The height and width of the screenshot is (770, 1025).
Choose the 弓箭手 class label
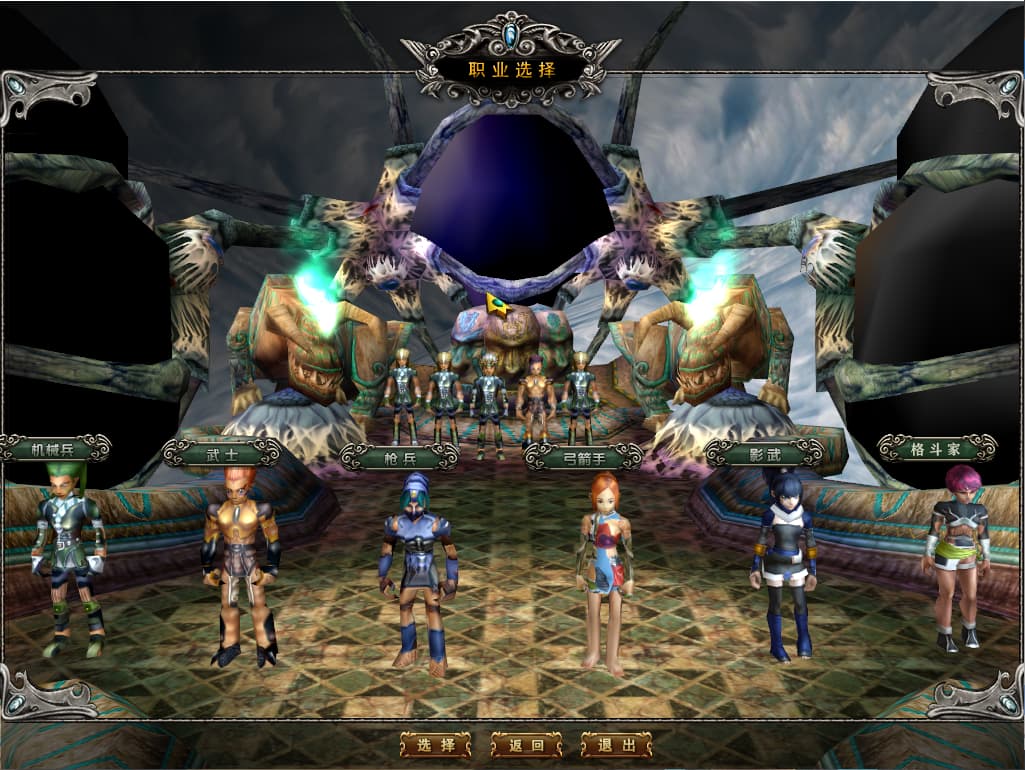coord(584,457)
